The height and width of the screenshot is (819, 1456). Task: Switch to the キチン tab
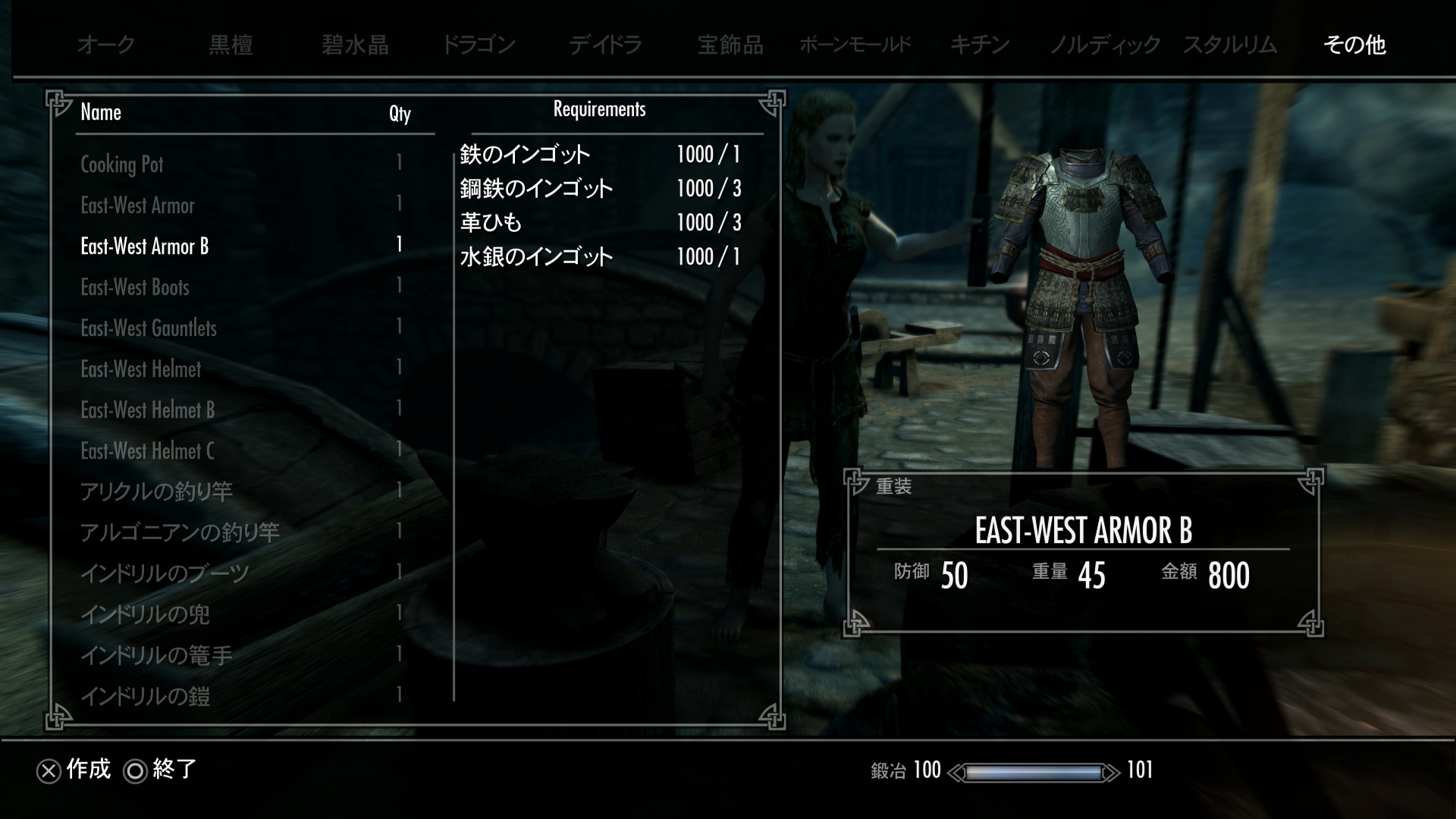(x=980, y=45)
